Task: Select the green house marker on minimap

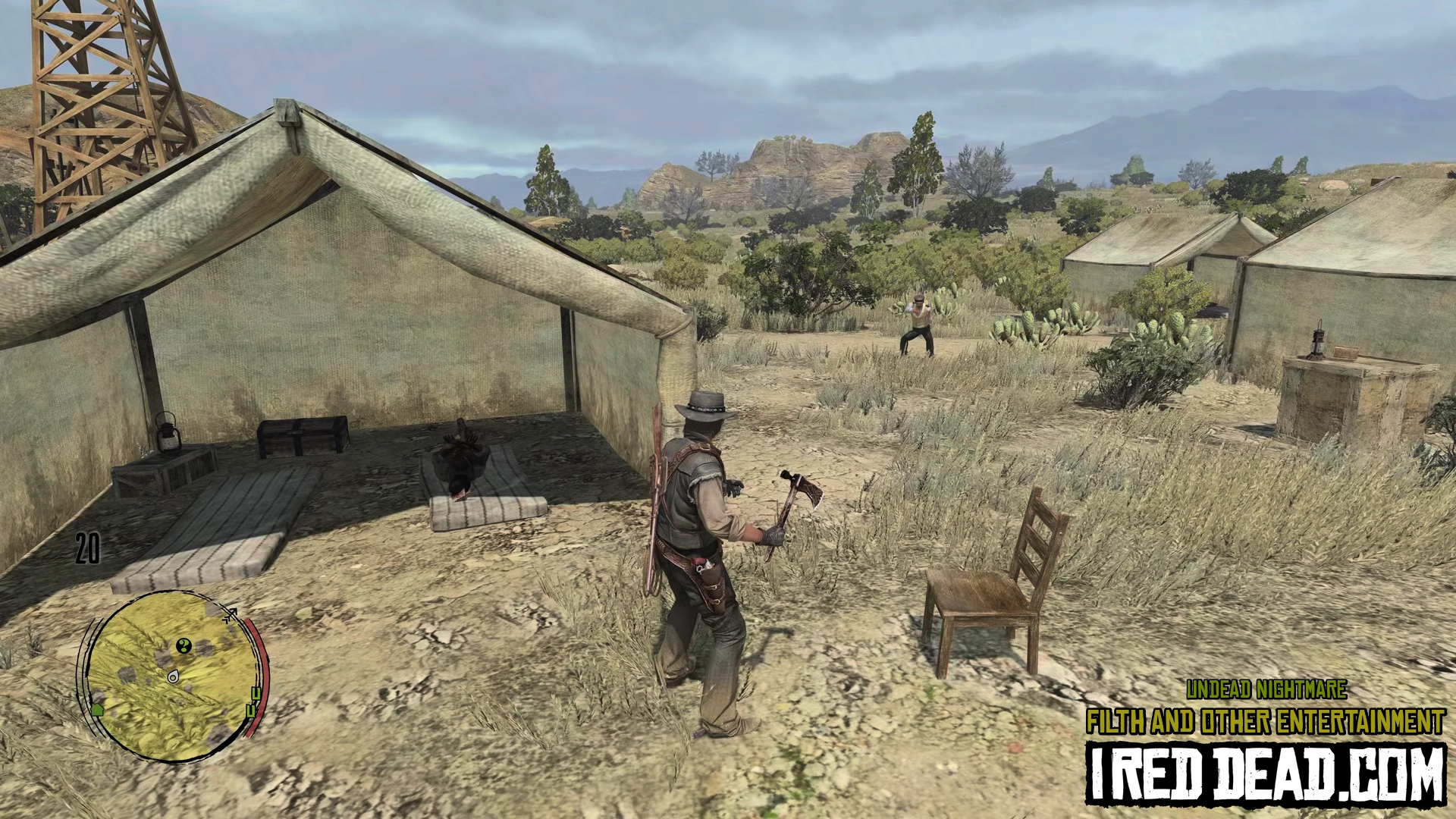Action: point(97,709)
